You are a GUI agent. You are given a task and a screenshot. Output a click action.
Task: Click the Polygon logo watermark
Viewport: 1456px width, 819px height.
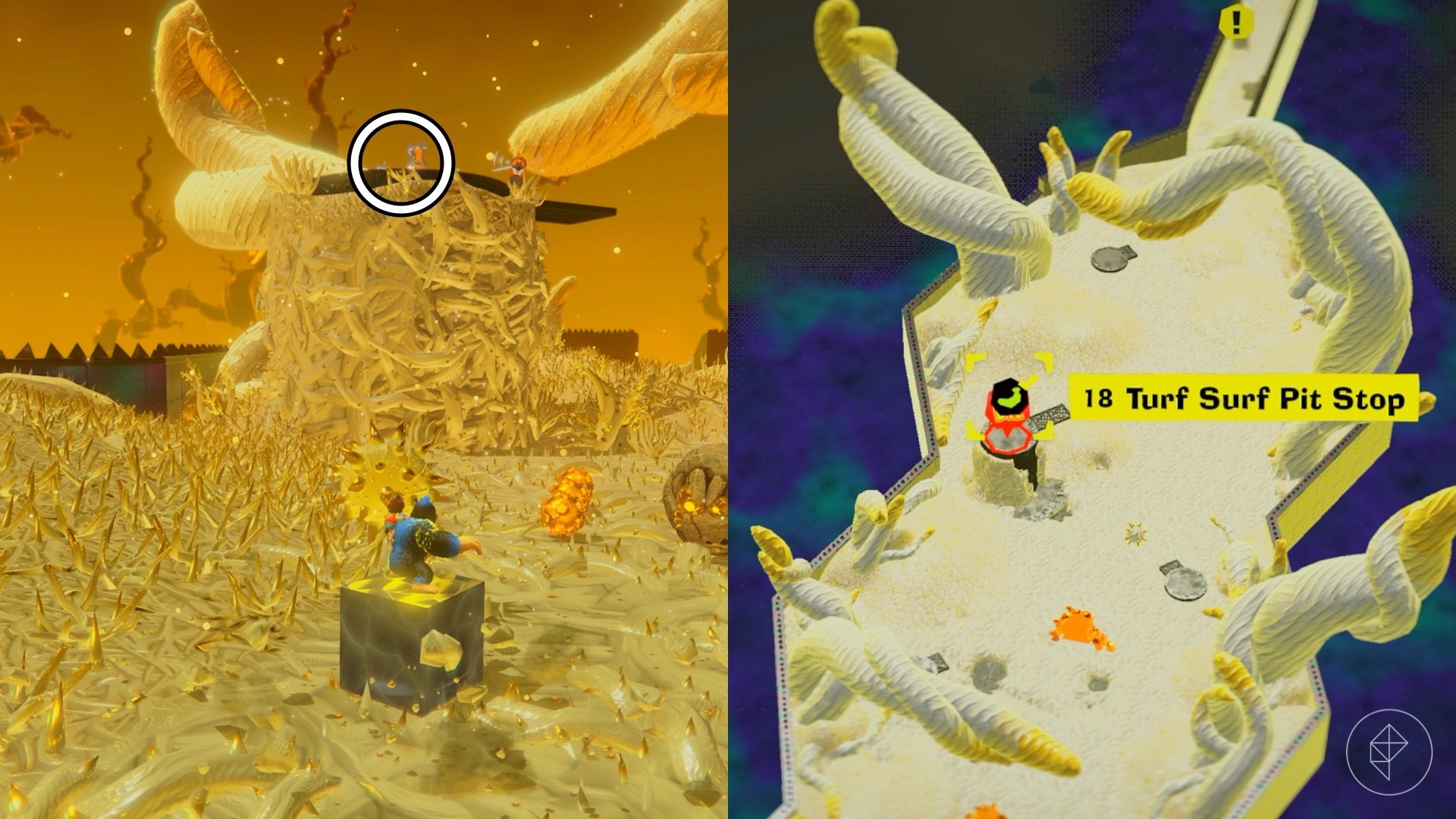[1389, 751]
